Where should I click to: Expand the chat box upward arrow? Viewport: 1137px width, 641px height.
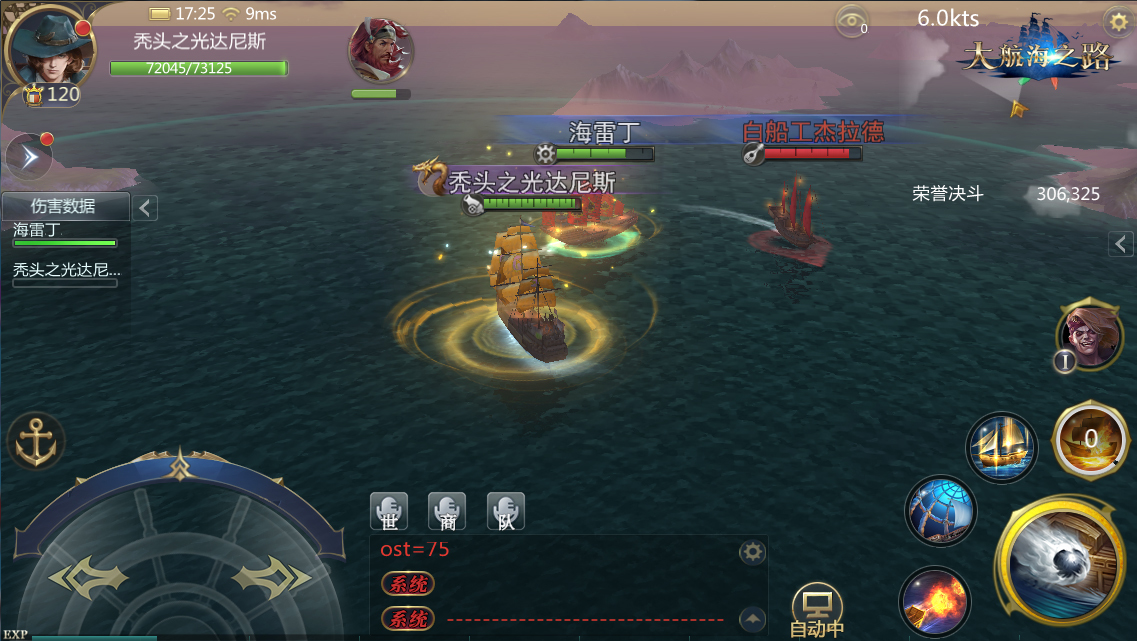[x=752, y=618]
